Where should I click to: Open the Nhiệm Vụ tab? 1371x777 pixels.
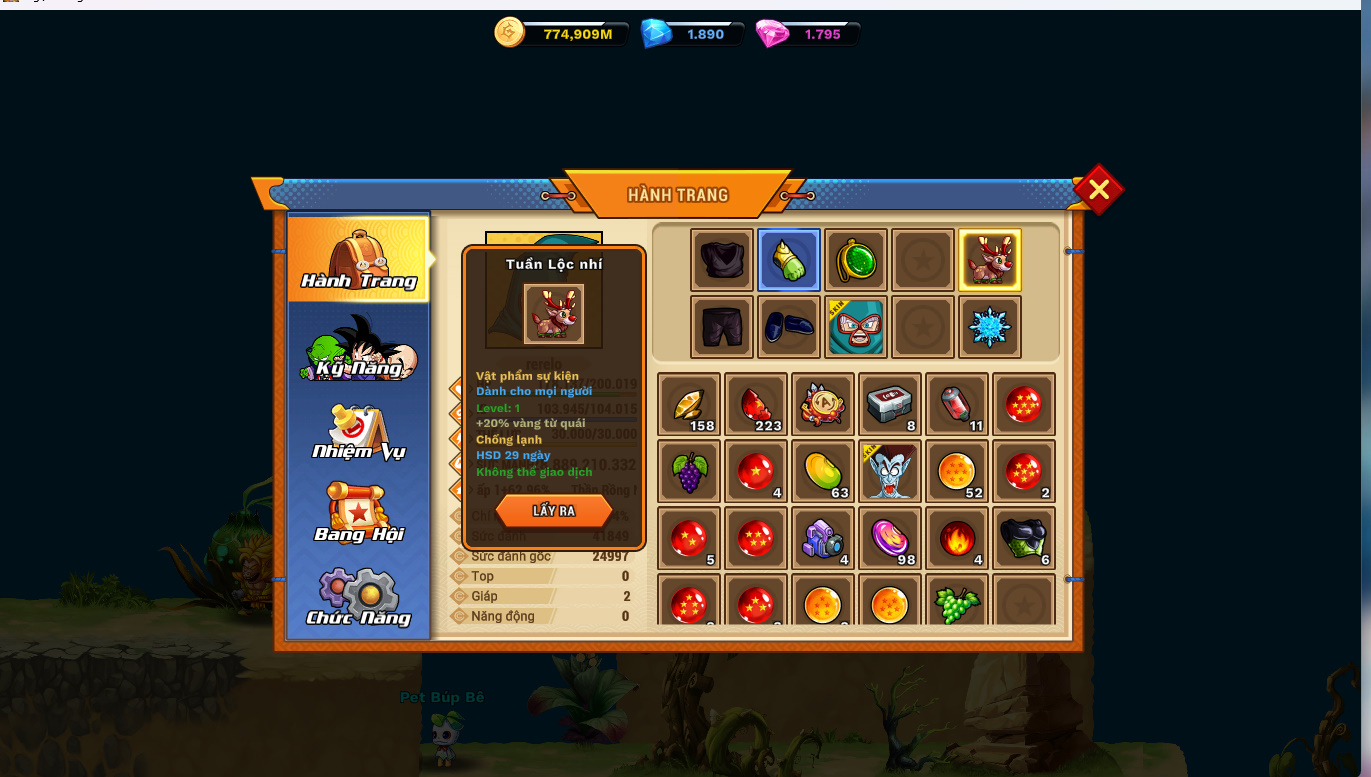358,432
